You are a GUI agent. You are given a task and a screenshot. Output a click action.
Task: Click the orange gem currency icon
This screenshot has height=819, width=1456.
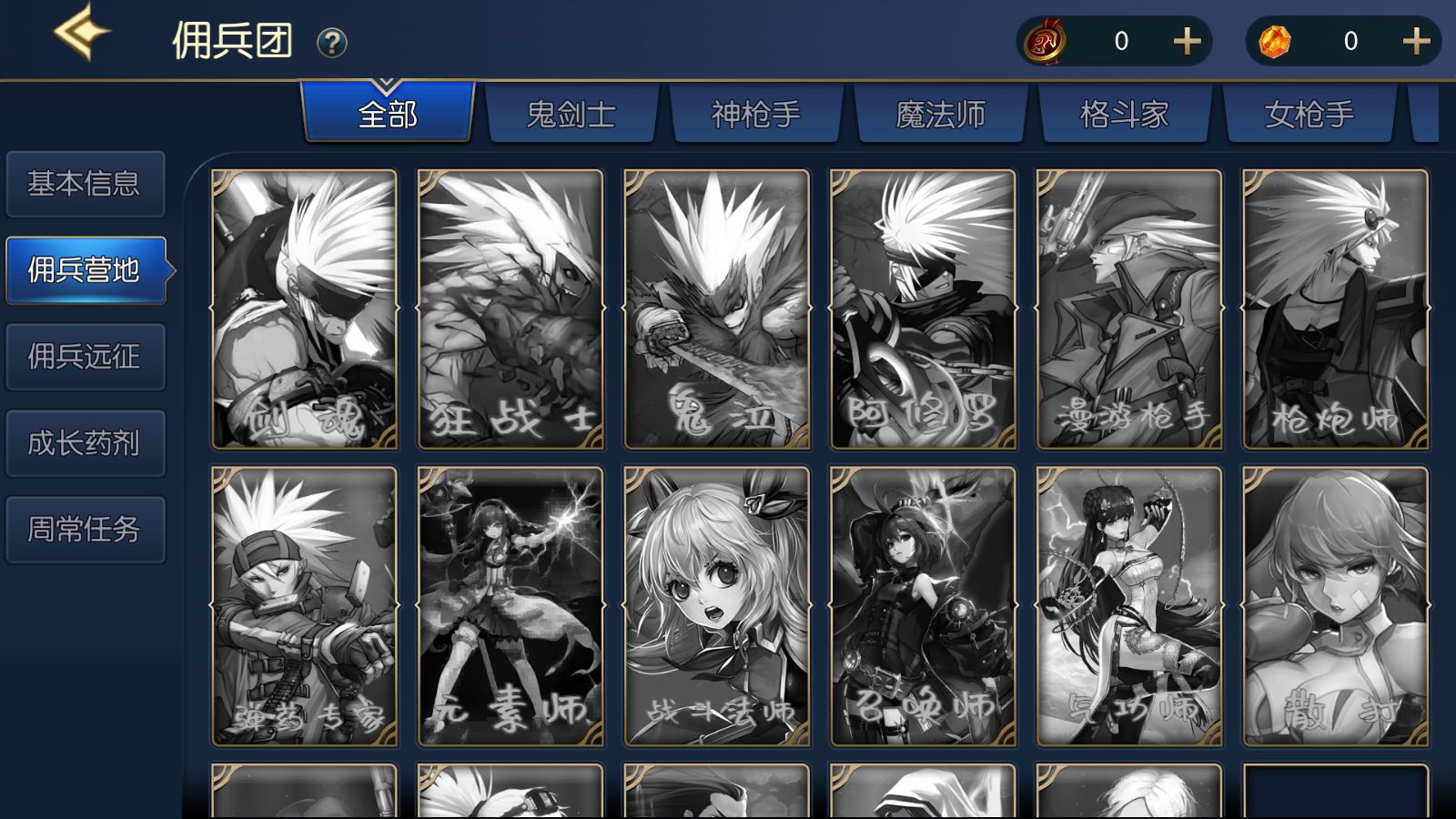click(x=1274, y=41)
